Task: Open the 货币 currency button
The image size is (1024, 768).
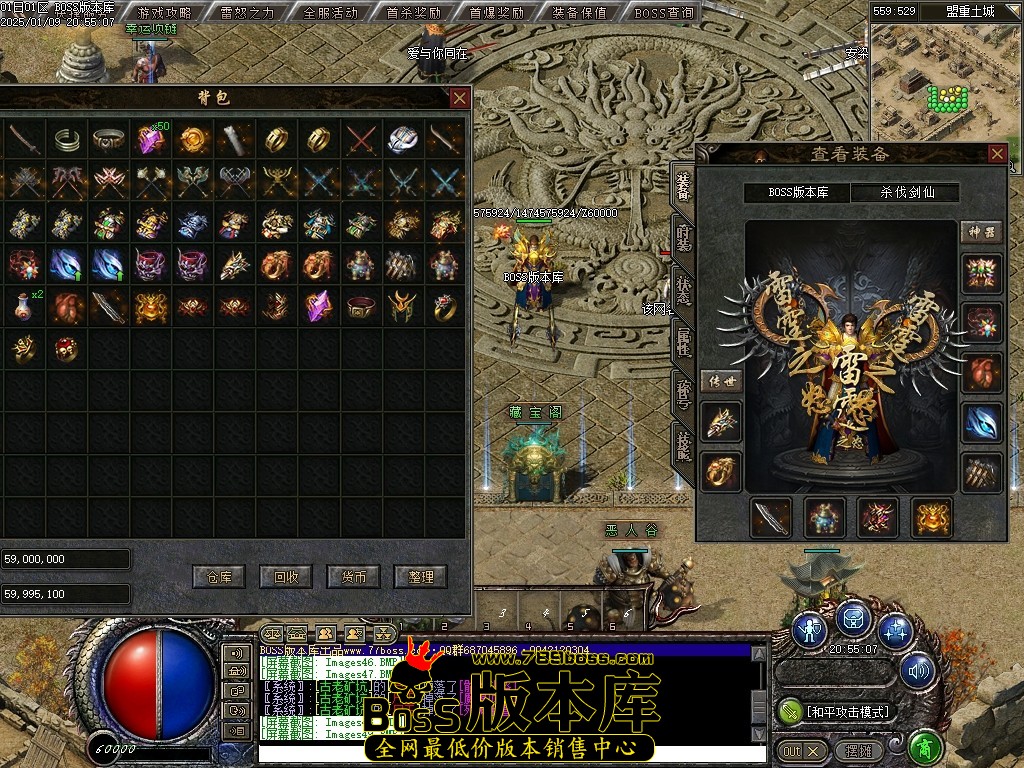Action: click(x=354, y=577)
